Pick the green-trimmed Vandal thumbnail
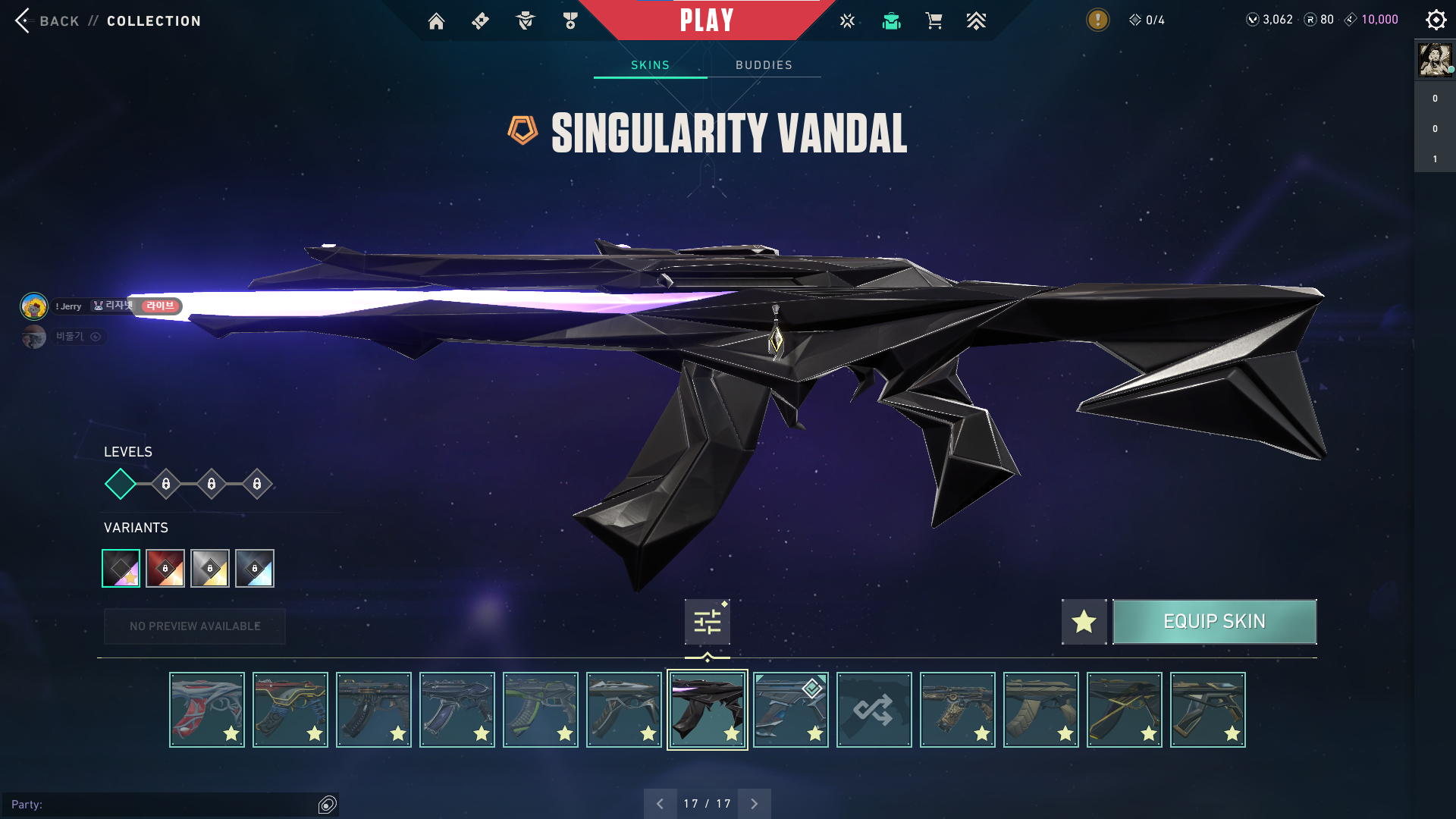This screenshot has height=819, width=1456. pyautogui.click(x=541, y=710)
